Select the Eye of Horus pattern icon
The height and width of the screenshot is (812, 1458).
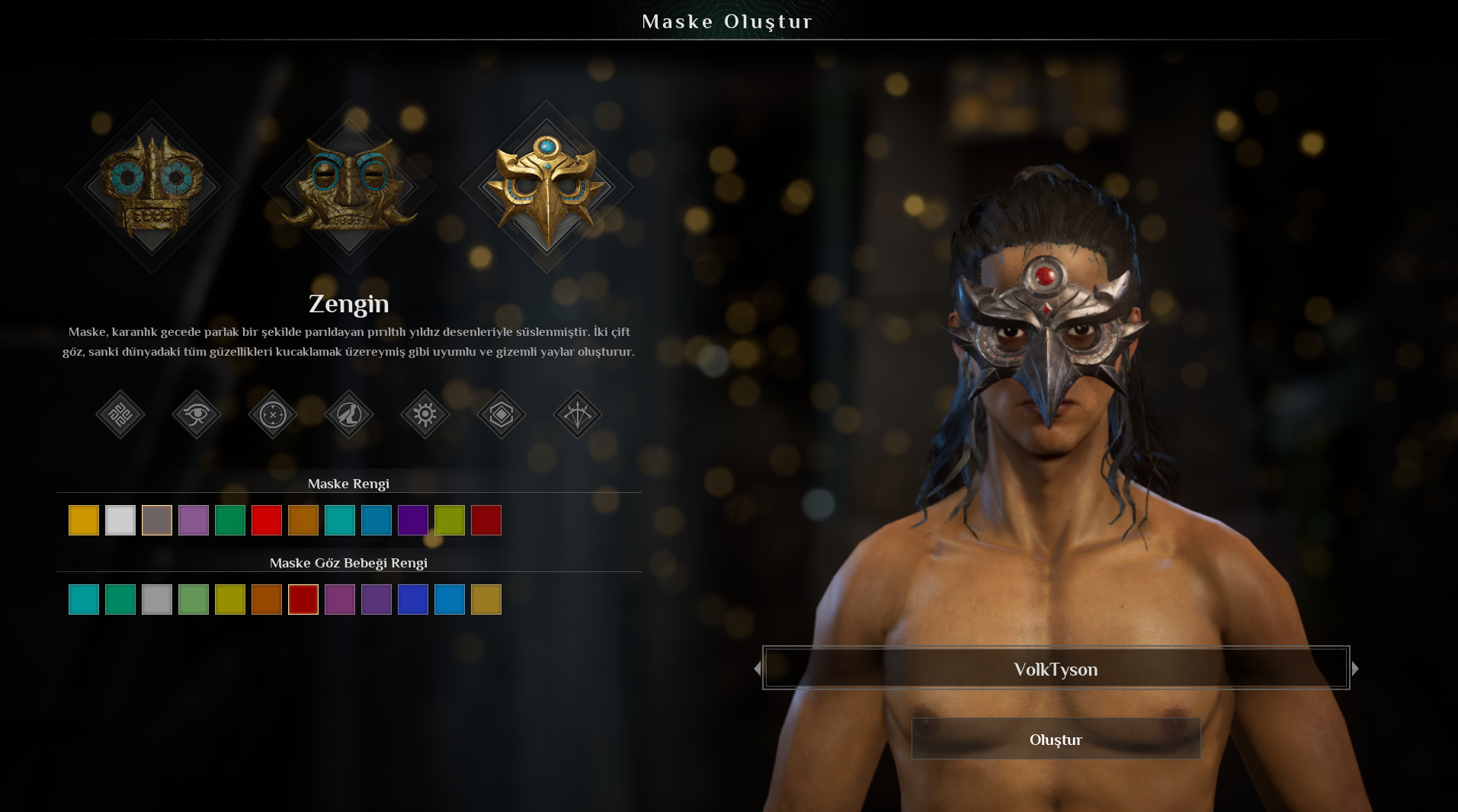(197, 414)
